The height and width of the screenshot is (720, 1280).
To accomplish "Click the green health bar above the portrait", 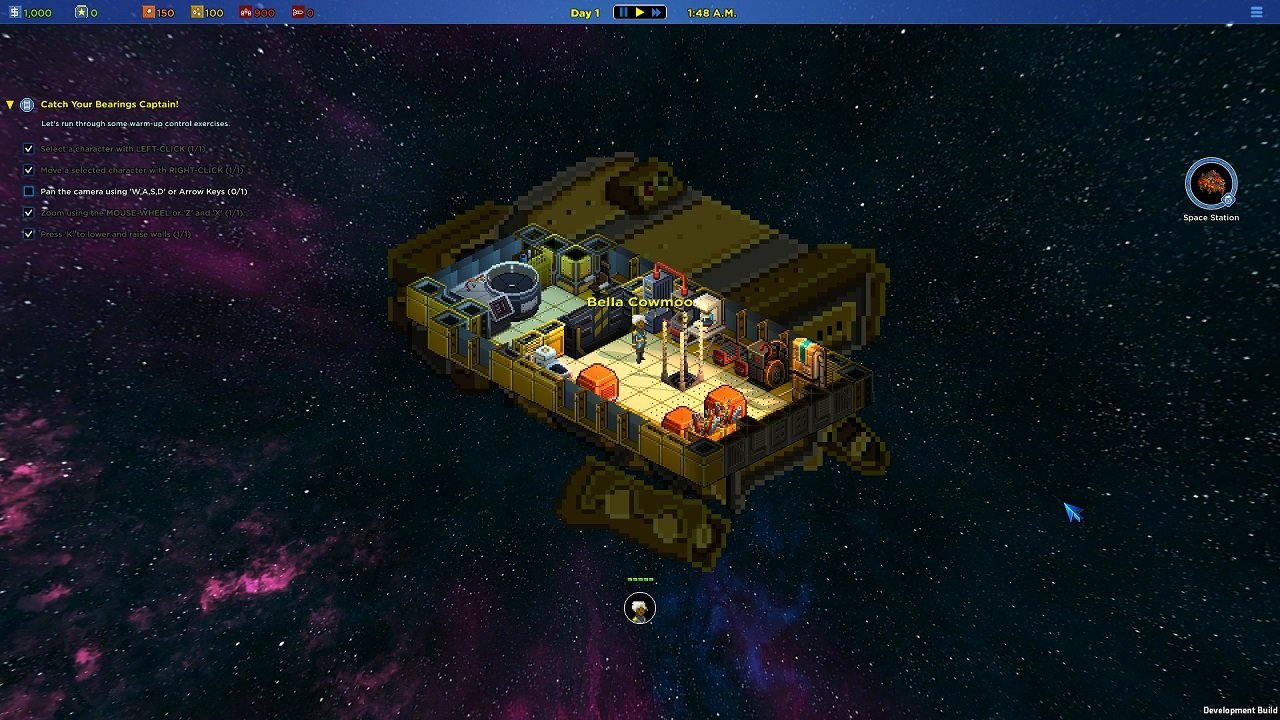I will tap(639, 578).
